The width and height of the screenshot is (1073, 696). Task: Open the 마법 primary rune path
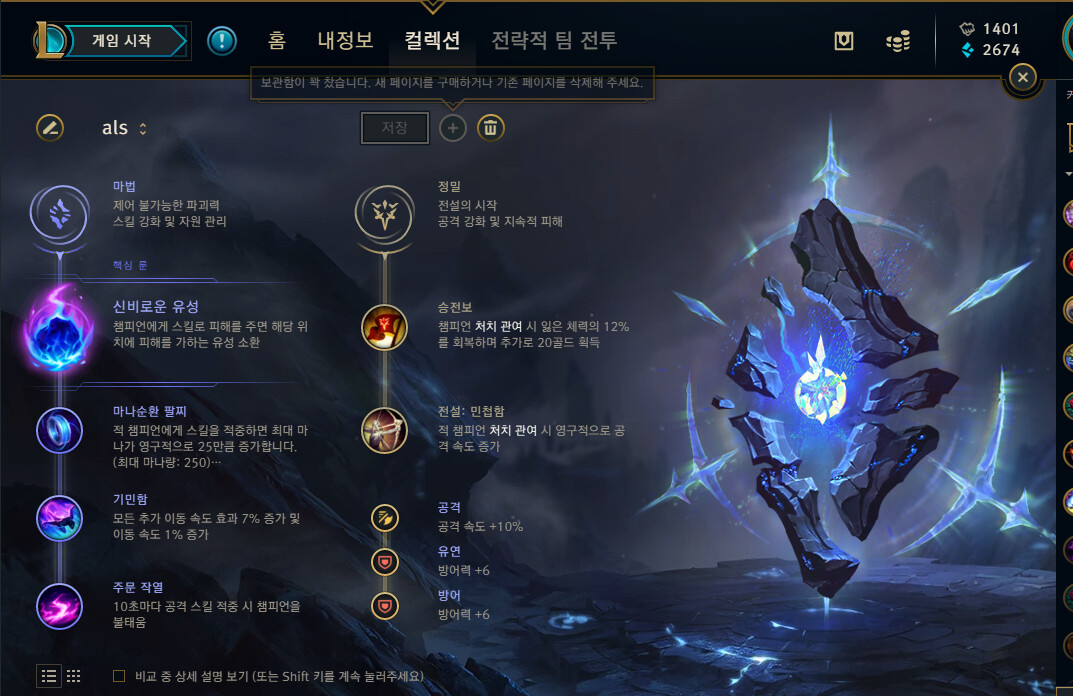click(59, 212)
